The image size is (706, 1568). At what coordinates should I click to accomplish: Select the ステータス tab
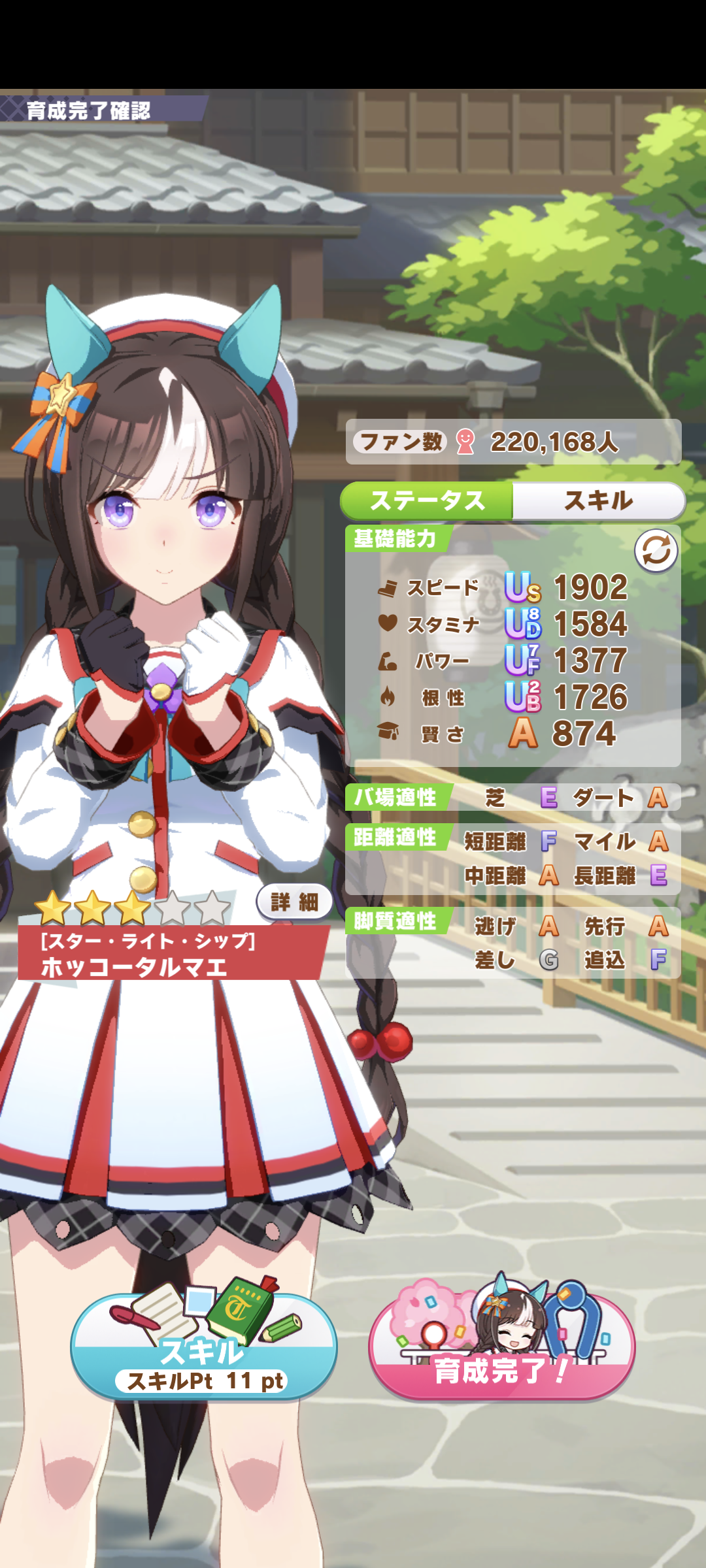pyautogui.click(x=428, y=501)
